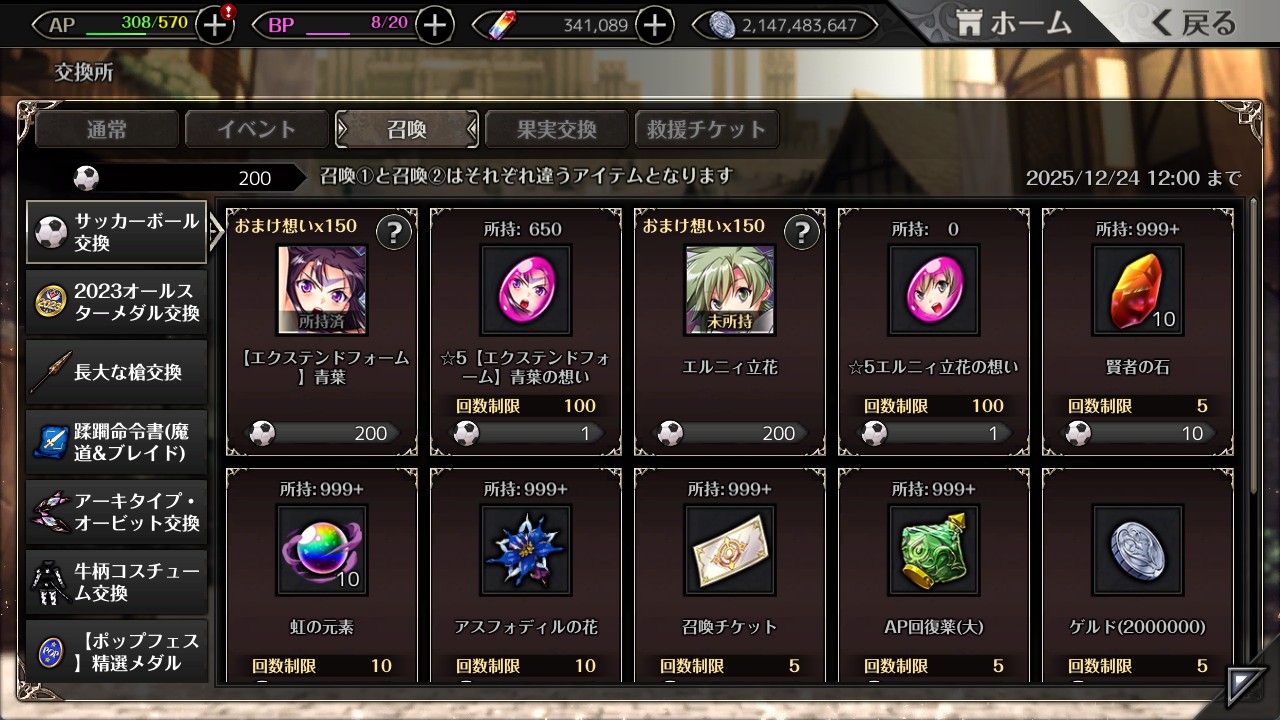Screen dimensions: 1280x720
Task: Open the 果実交換 tab
Action: click(x=556, y=129)
